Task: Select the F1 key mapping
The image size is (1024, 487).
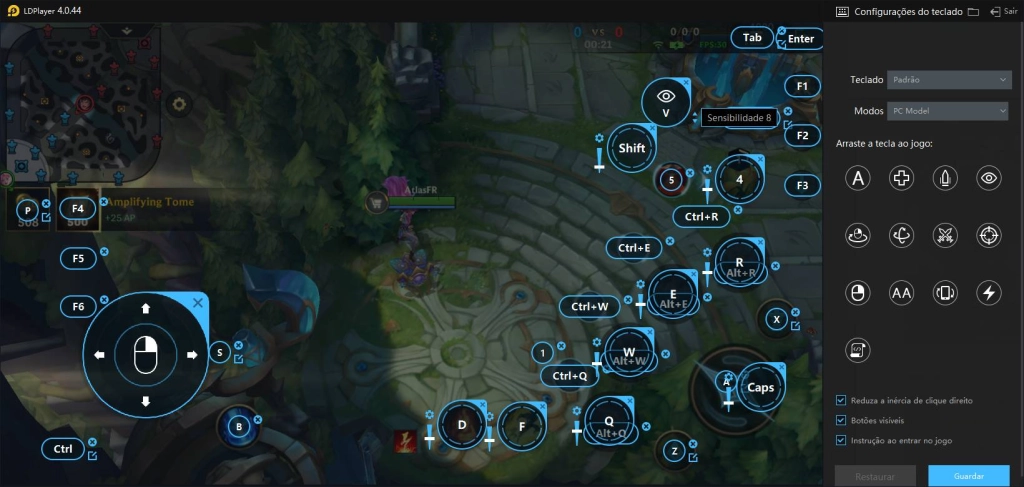Action: coord(802,86)
